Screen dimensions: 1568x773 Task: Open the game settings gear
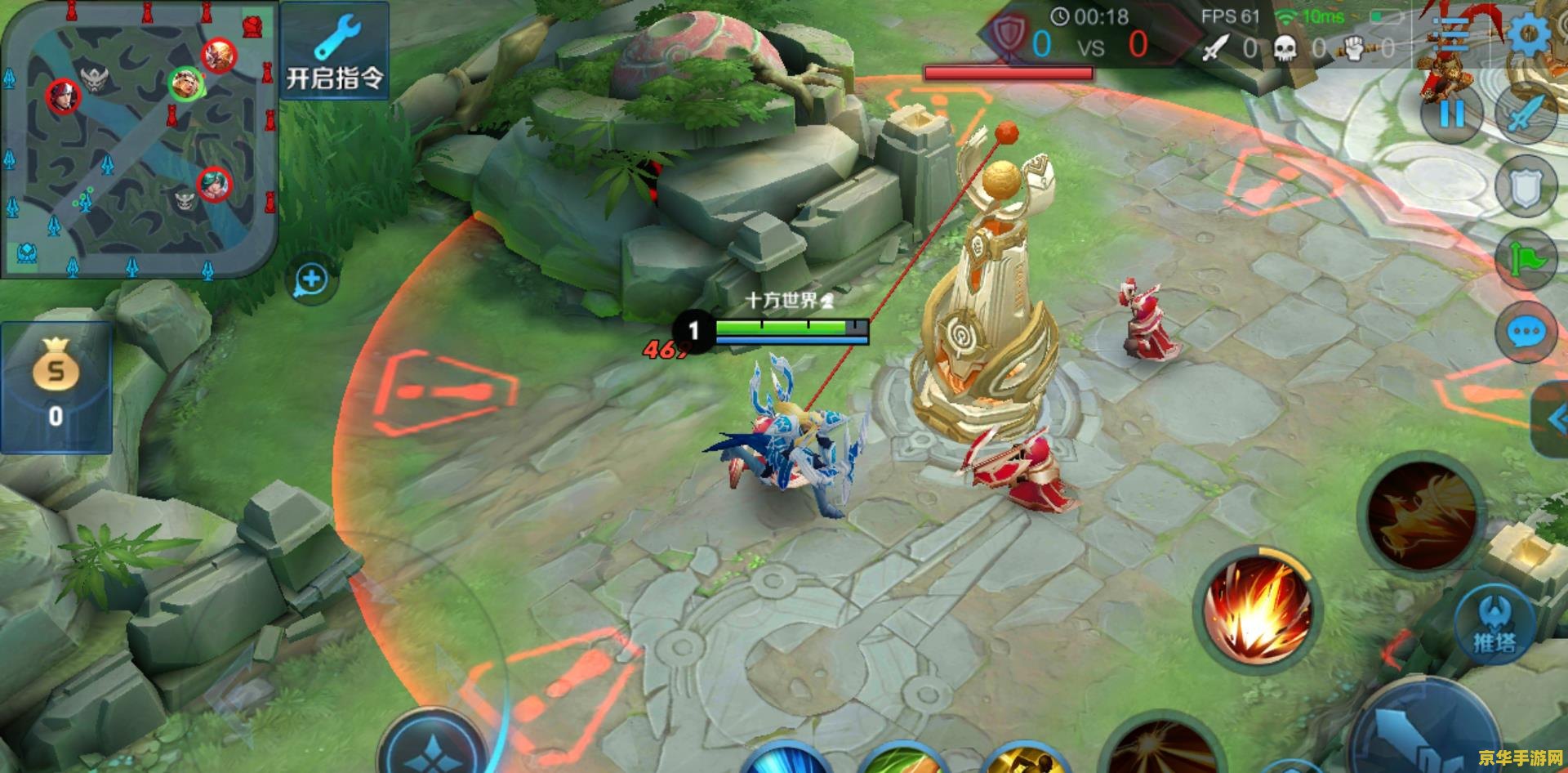1529,35
